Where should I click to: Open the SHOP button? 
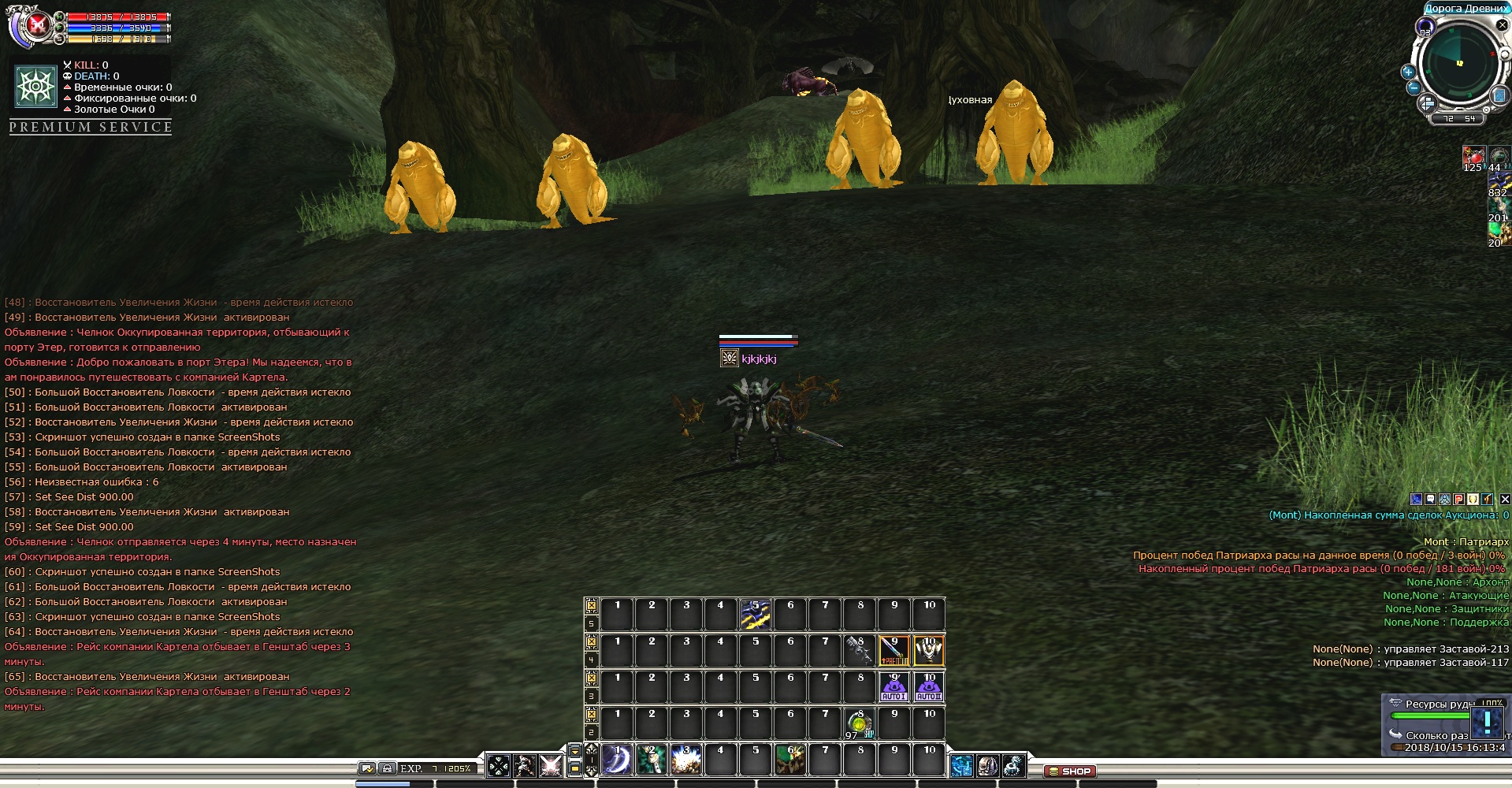tap(1069, 771)
